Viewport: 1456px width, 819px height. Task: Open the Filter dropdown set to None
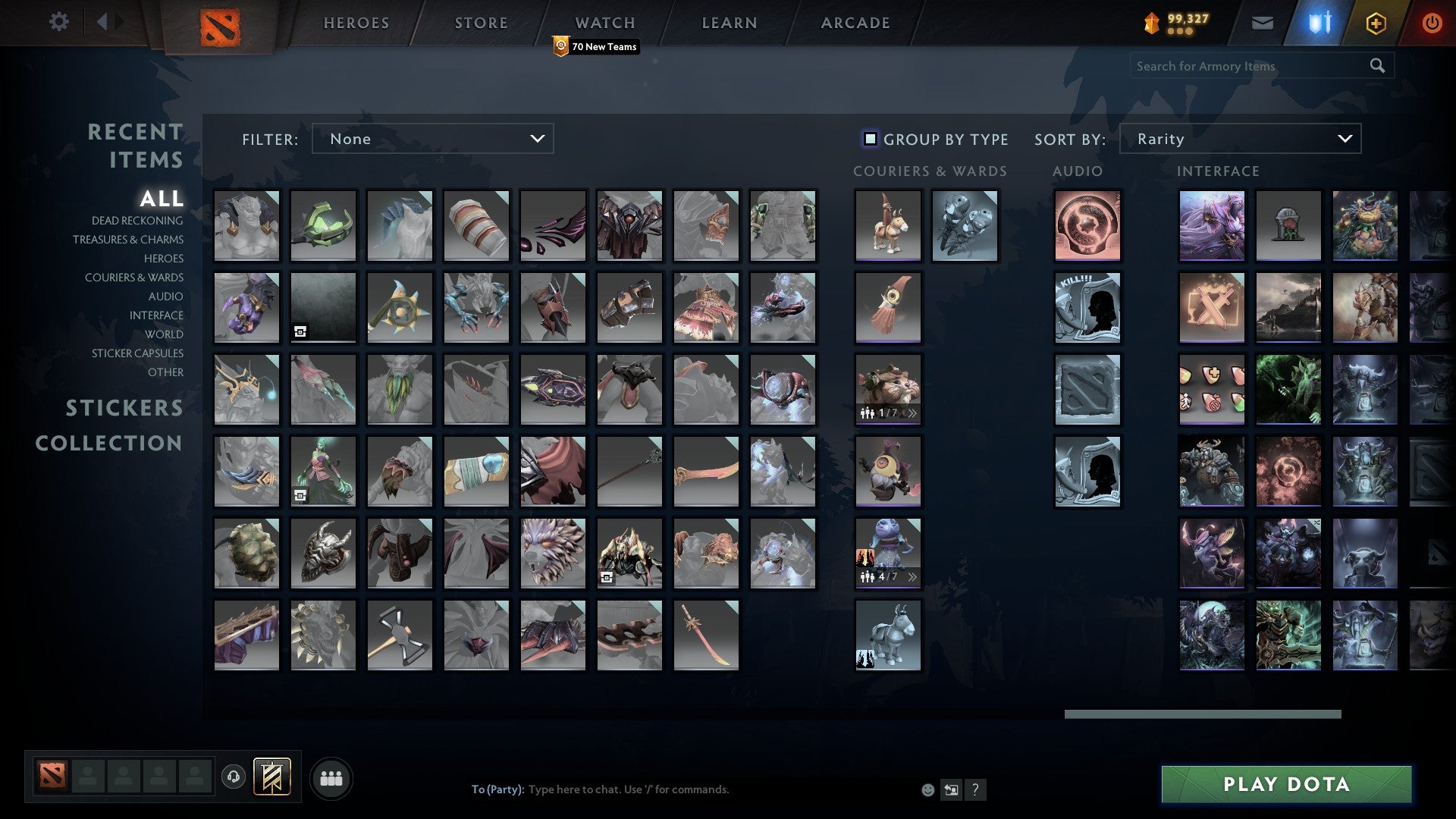click(x=432, y=139)
